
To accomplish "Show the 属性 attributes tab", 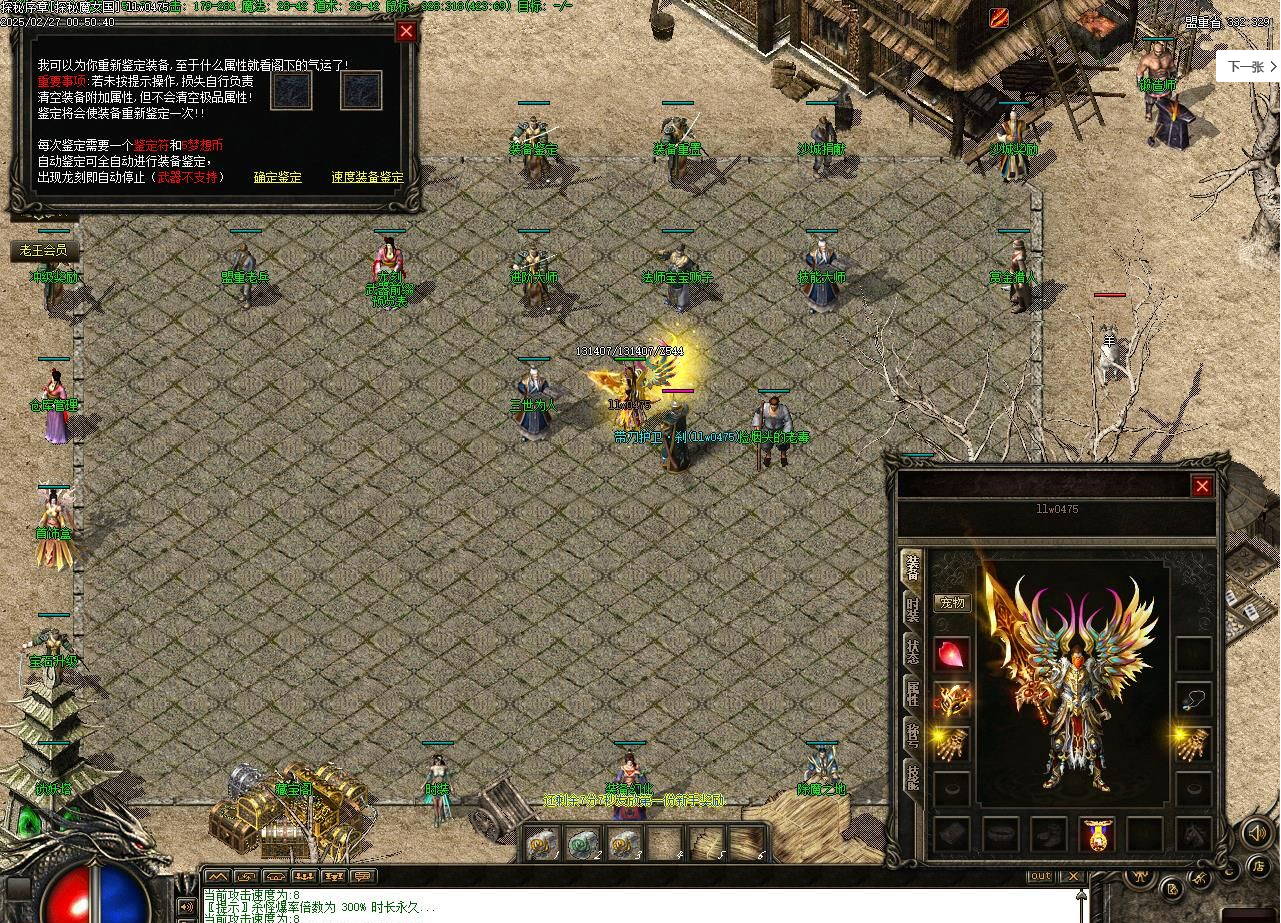I will (912, 692).
